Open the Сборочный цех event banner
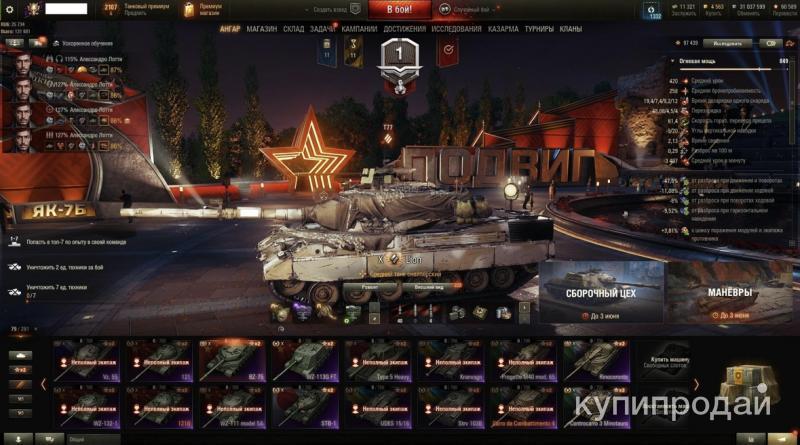Image resolution: width=800 pixels, height=445 pixels. [600, 290]
